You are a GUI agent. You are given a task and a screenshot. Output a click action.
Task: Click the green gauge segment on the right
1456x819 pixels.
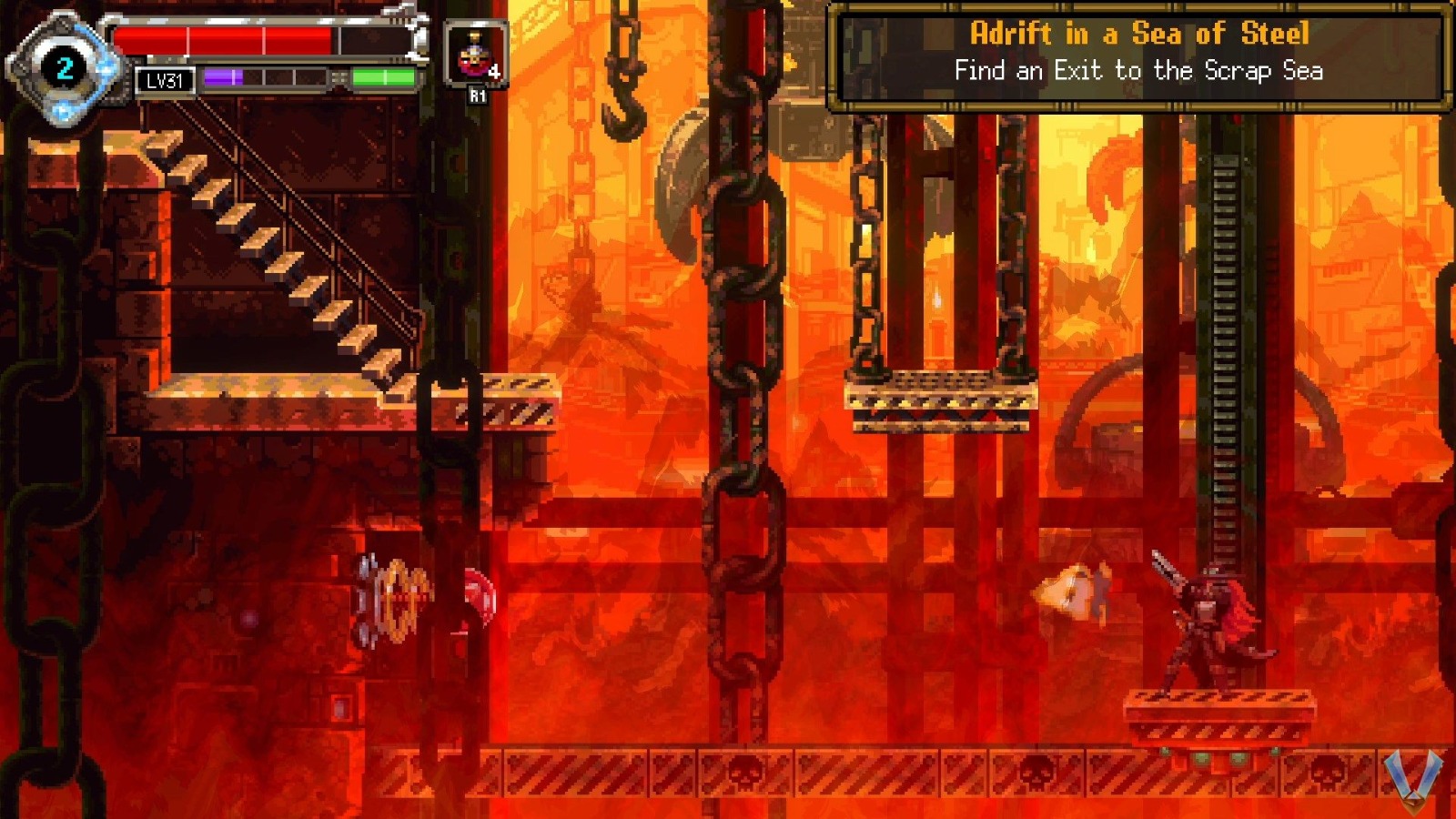tap(382, 79)
